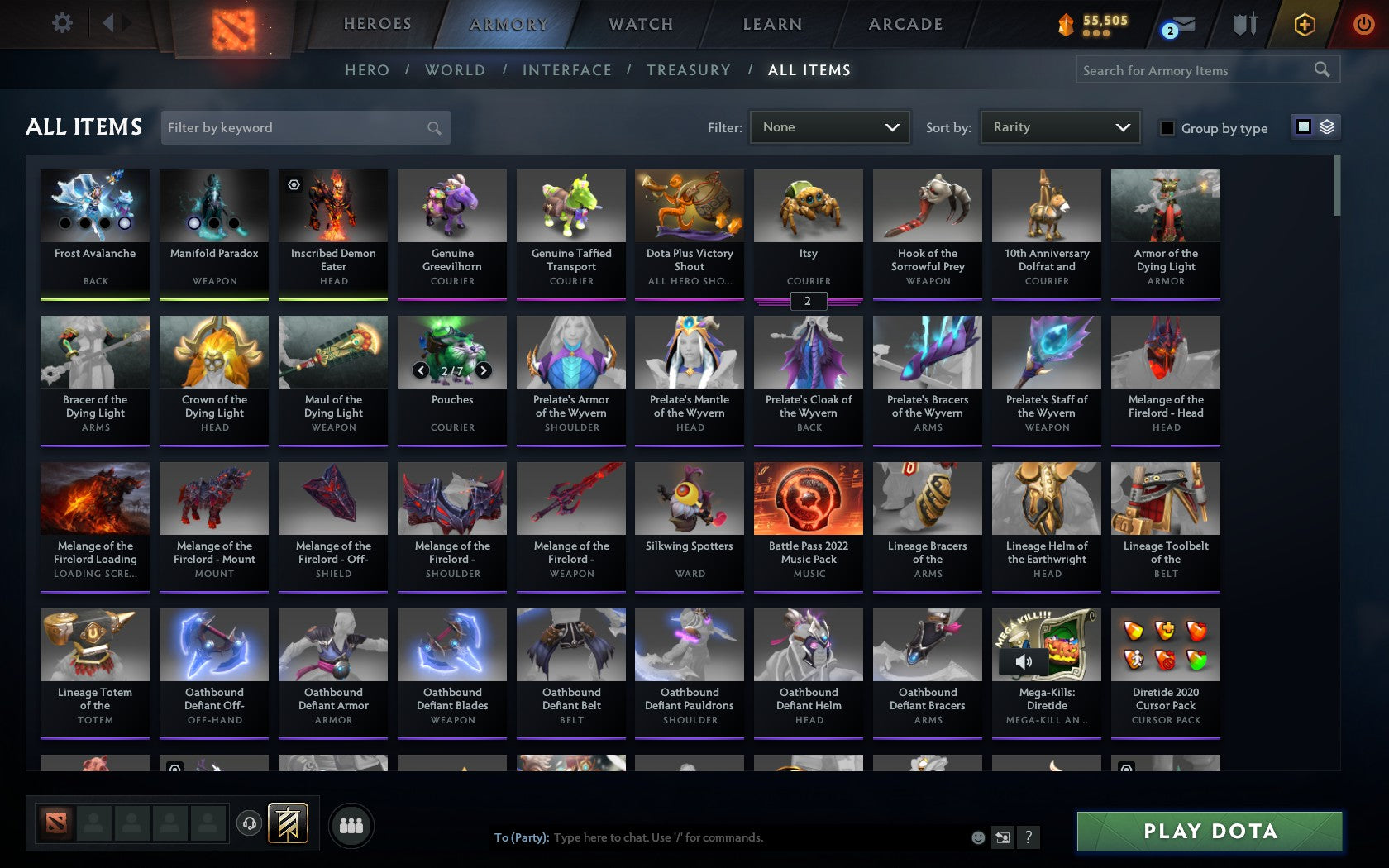Image resolution: width=1389 pixels, height=868 pixels.
Task: Toggle the item grid view style icon
Action: coord(1303,128)
